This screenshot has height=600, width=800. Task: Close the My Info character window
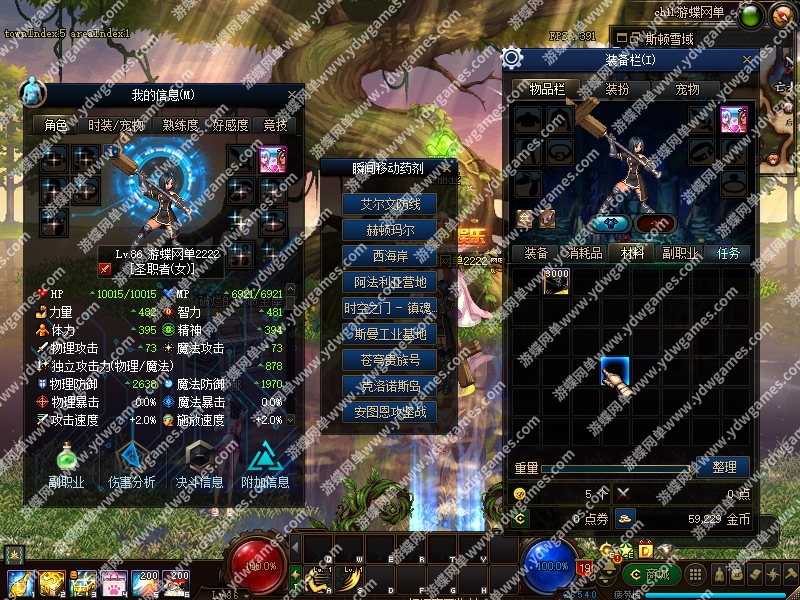click(x=292, y=95)
